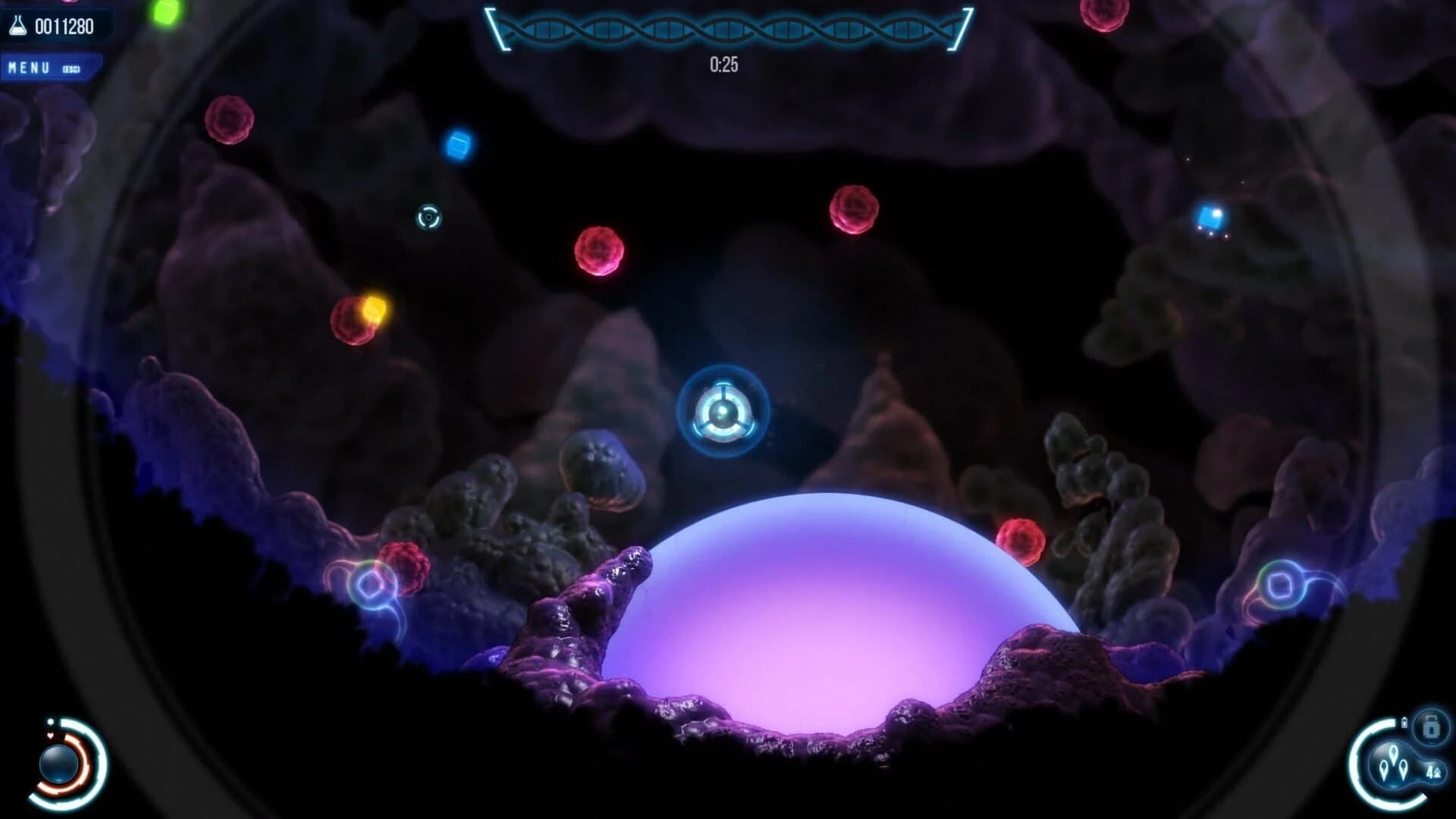The image size is (1456, 819).
Task: Click the level 4 upgrade arrow indicator
Action: point(1435,771)
